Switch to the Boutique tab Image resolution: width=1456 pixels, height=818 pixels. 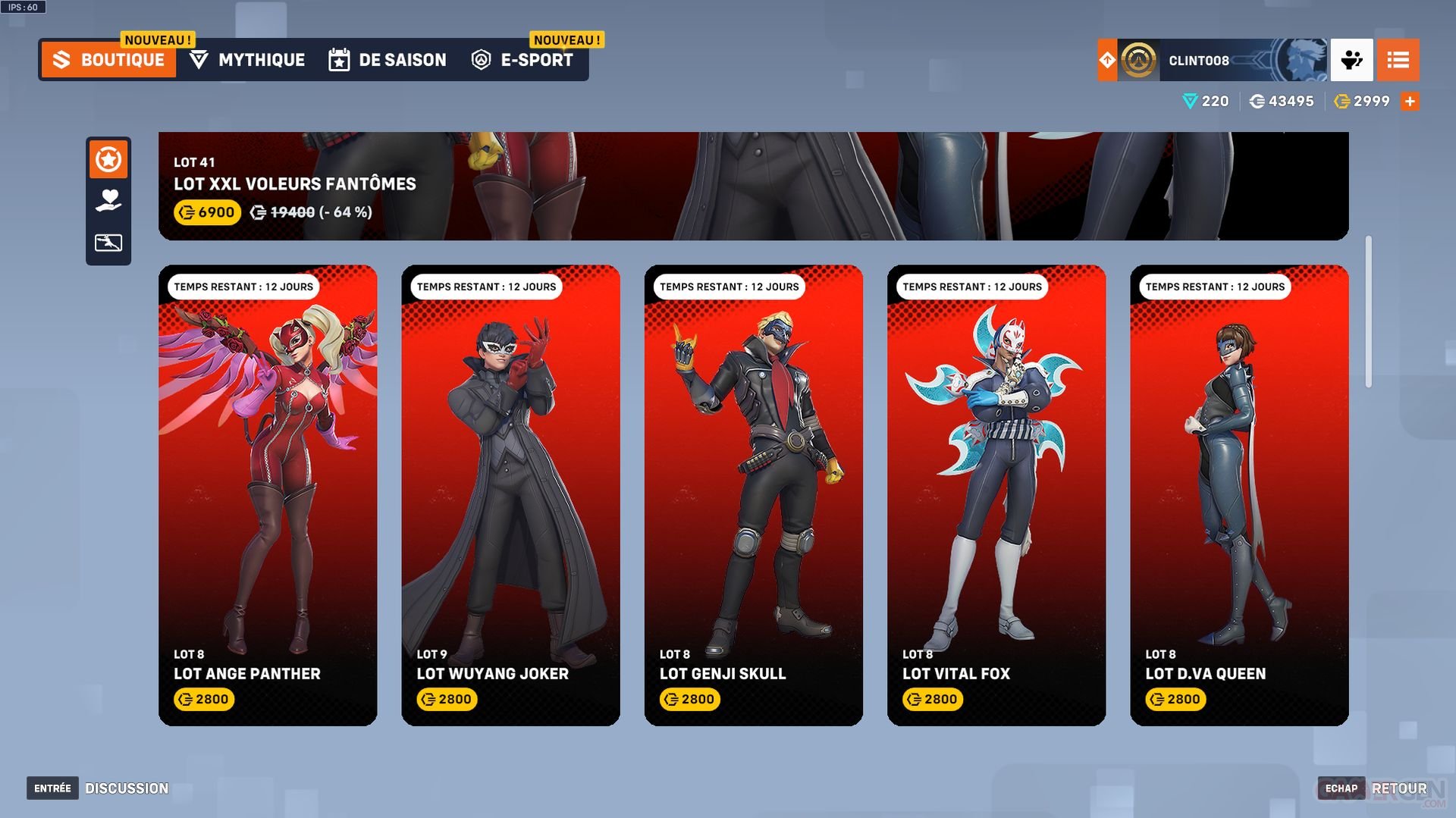pyautogui.click(x=109, y=60)
